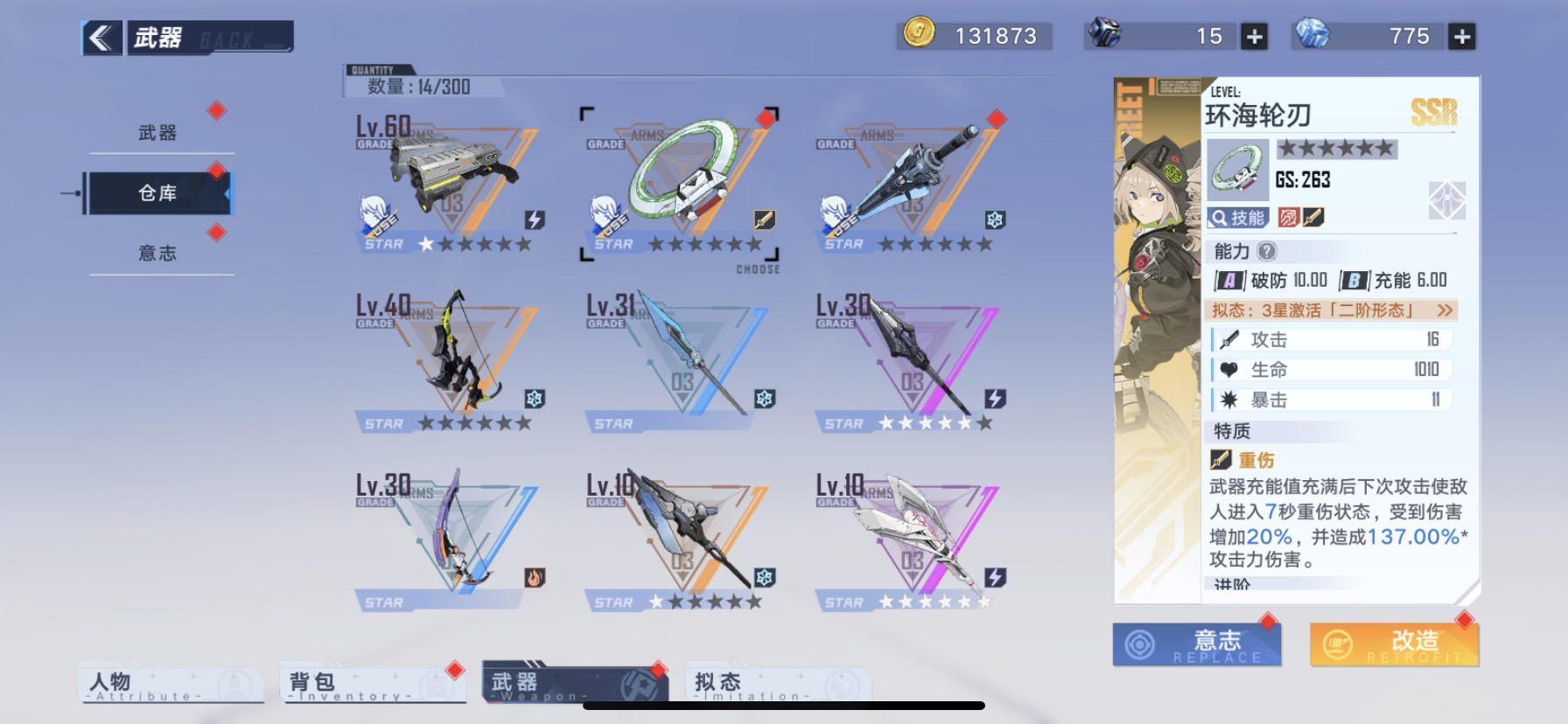
Task: Click the six-star rating row of 环海轮刃
Action: pos(1339,149)
